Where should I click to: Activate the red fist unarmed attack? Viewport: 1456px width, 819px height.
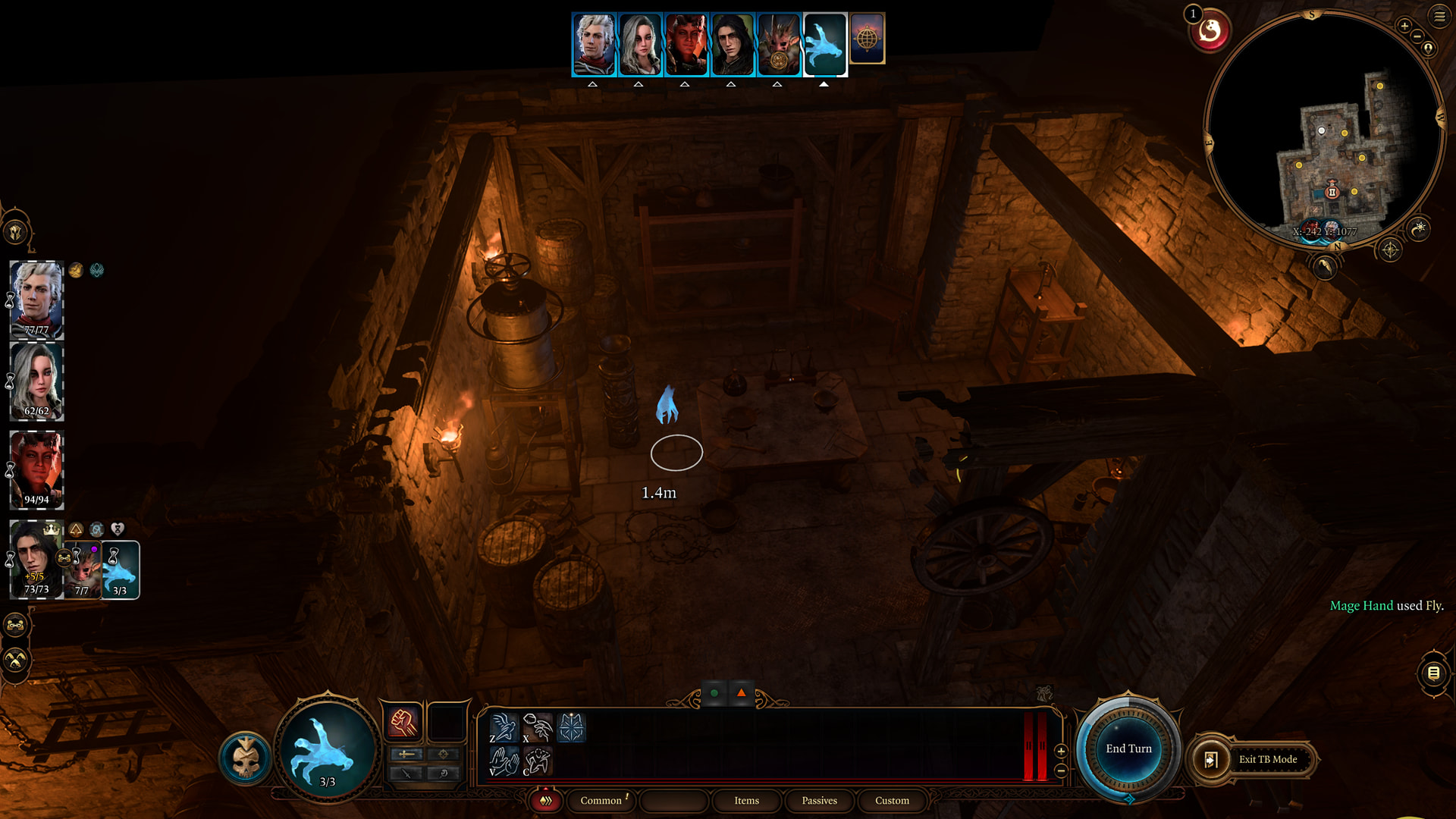click(403, 722)
